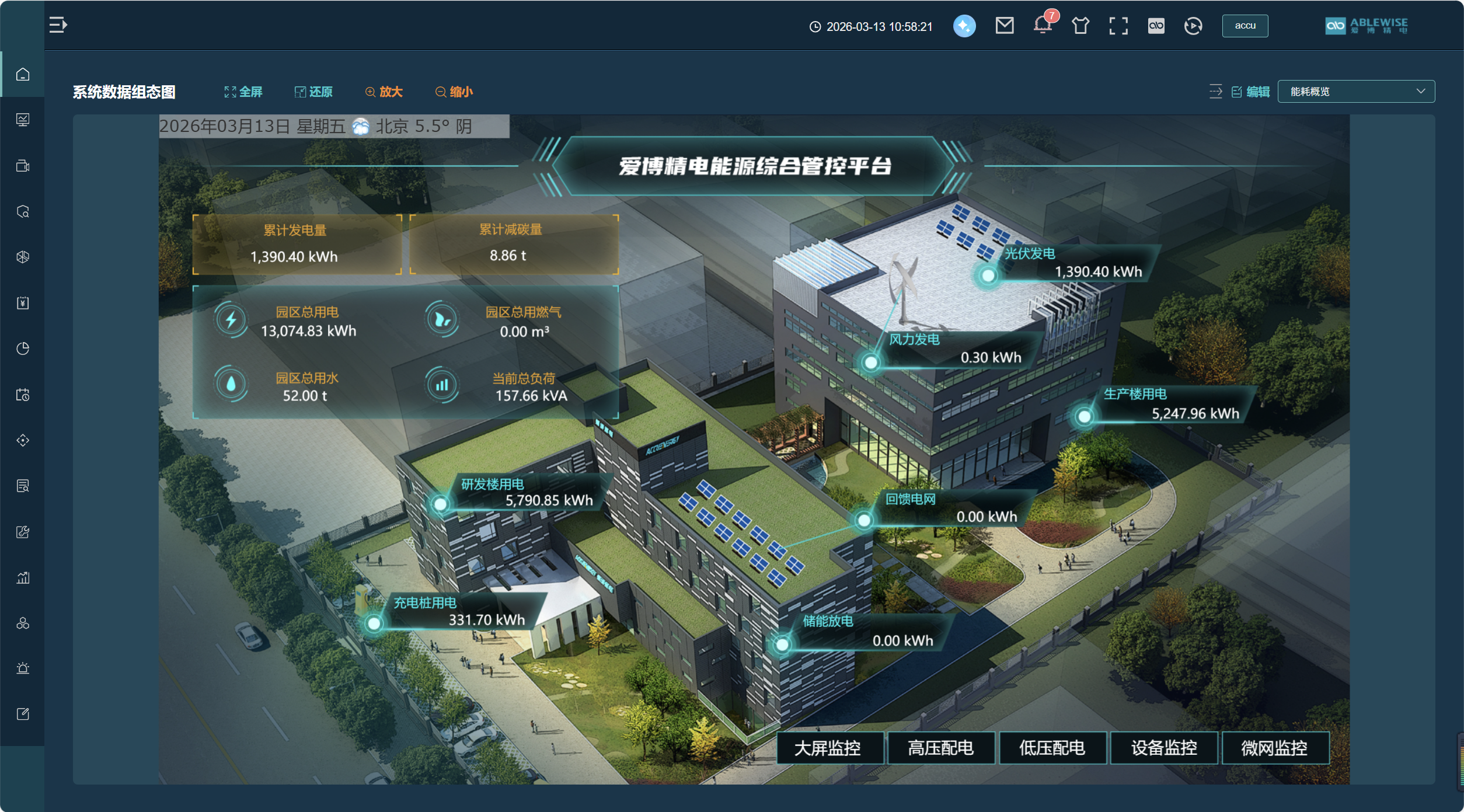
Task: Toggle browser fullscreen brackets icon
Action: point(1118,26)
